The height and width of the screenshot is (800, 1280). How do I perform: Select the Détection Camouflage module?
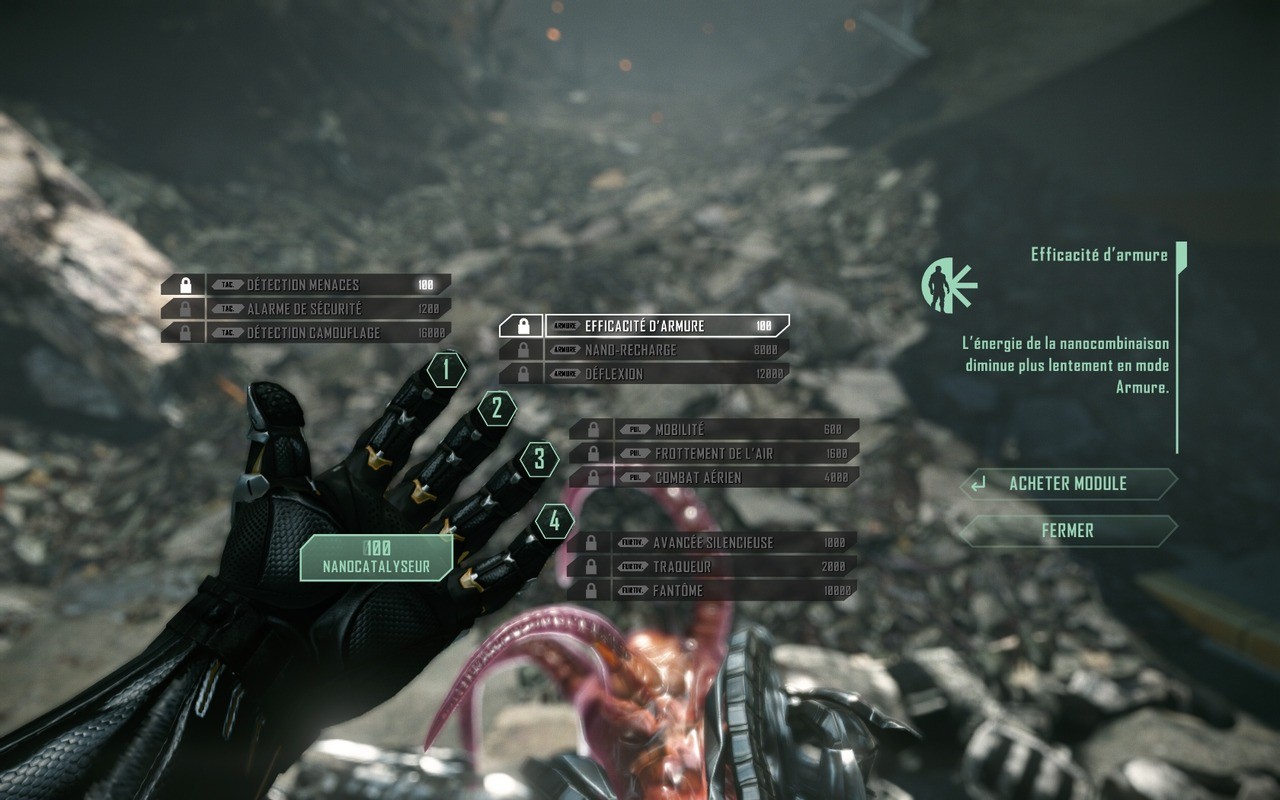[306, 333]
